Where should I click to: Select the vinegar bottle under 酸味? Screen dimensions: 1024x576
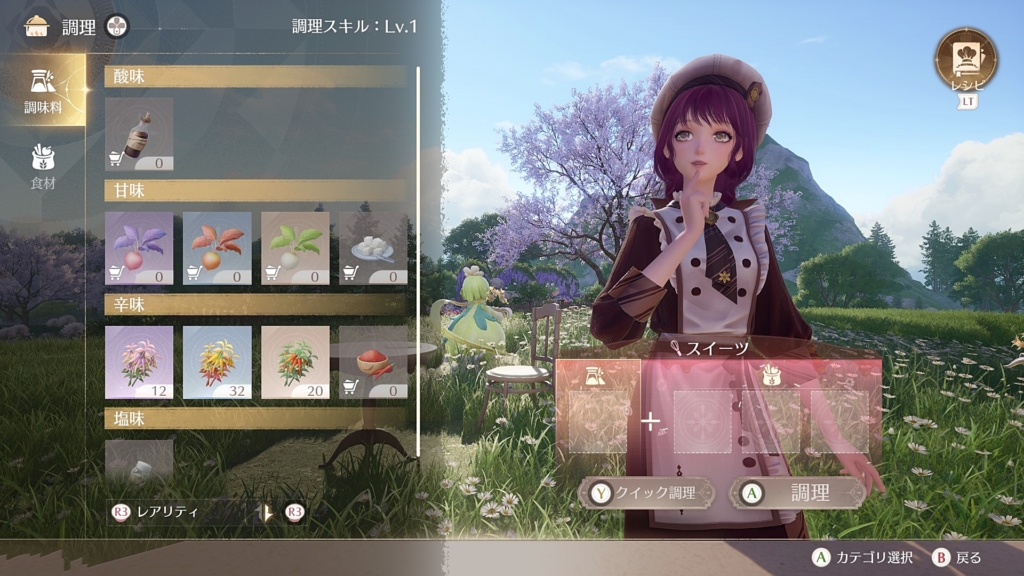[x=139, y=133]
